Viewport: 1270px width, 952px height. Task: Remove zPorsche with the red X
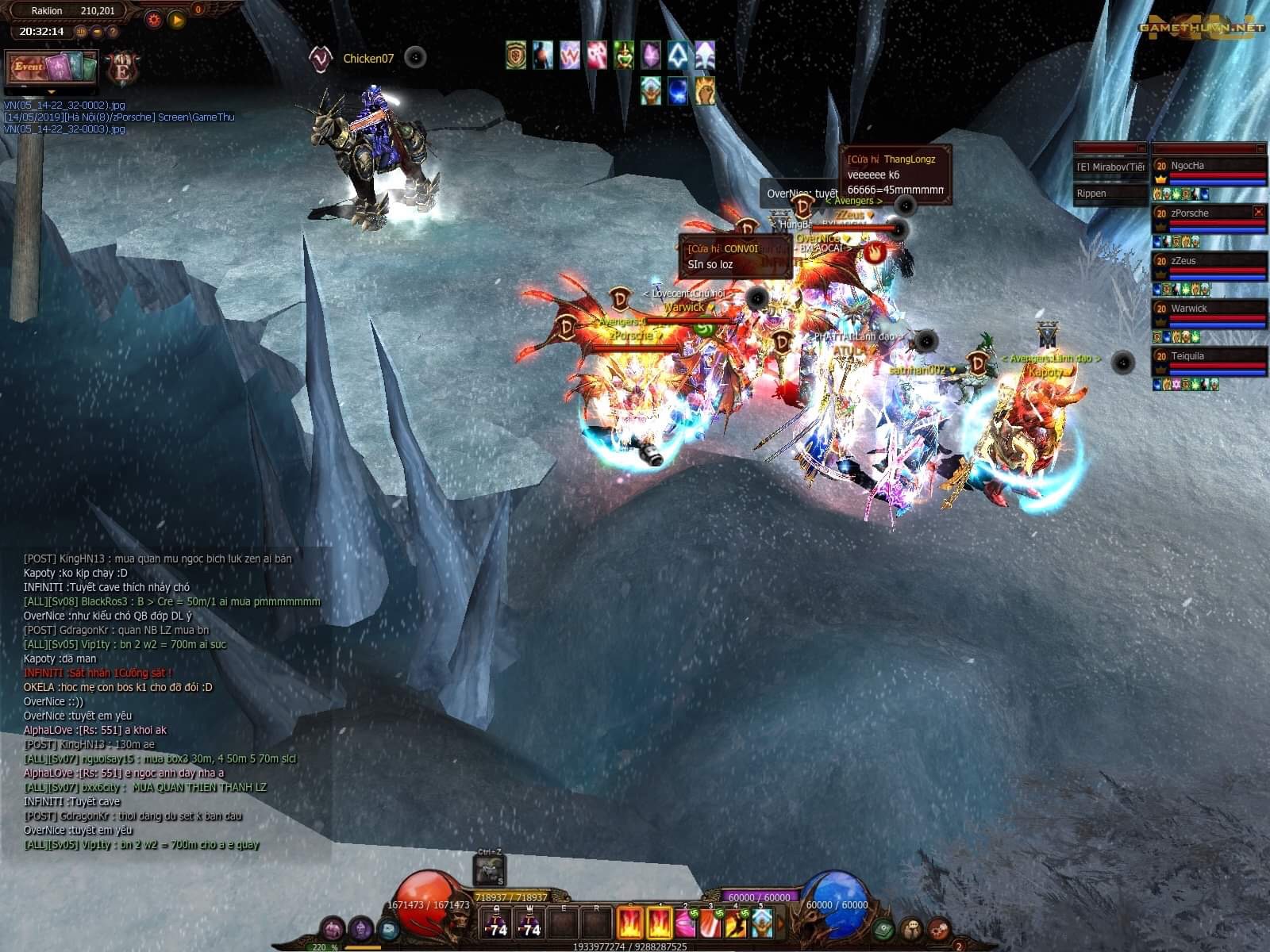1258,212
